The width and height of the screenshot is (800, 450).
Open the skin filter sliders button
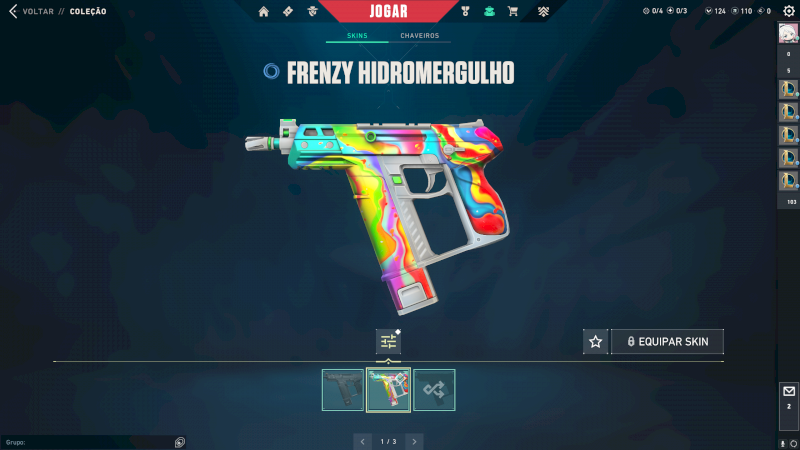tap(388, 342)
